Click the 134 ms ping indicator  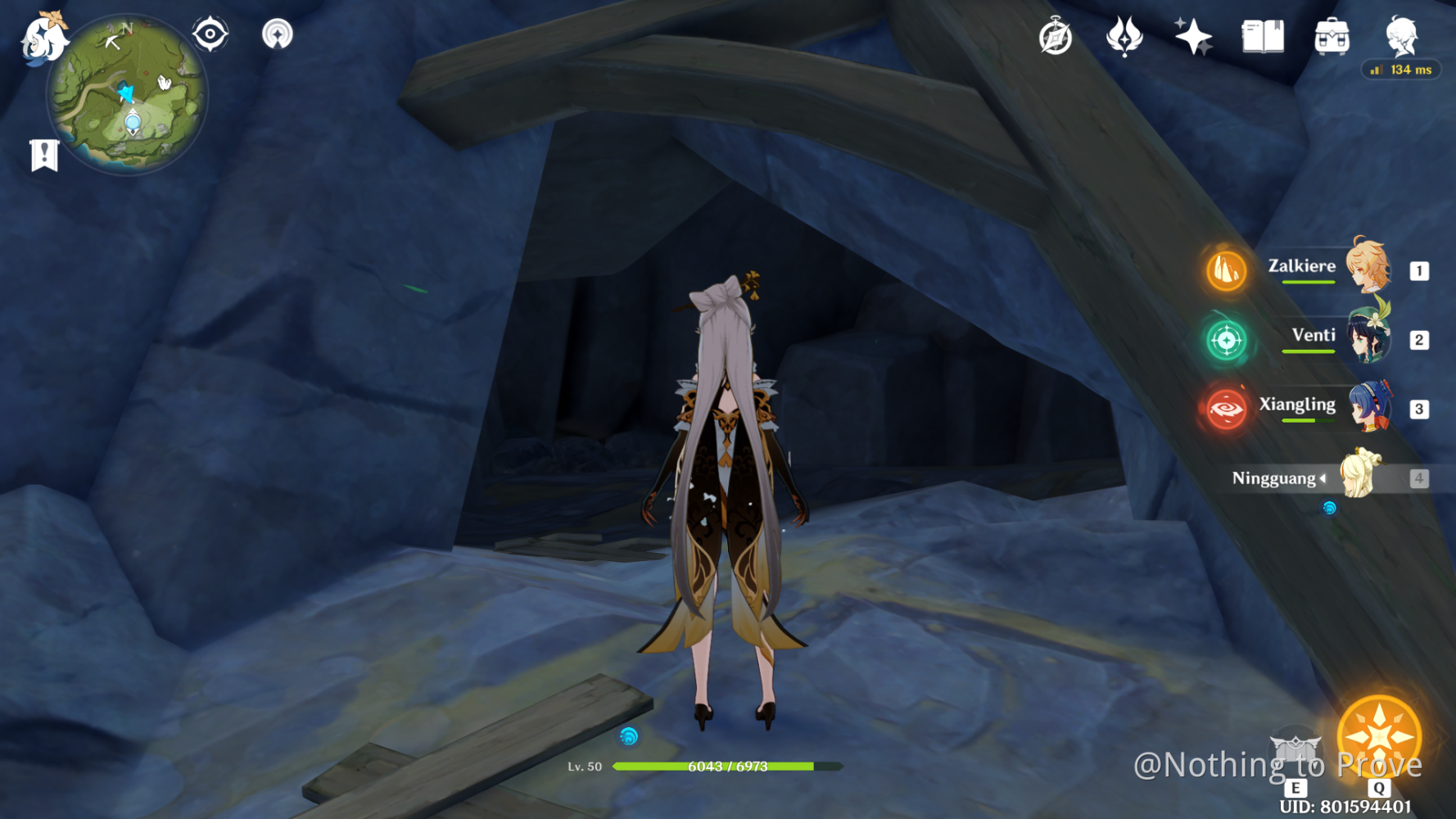tap(1400, 70)
